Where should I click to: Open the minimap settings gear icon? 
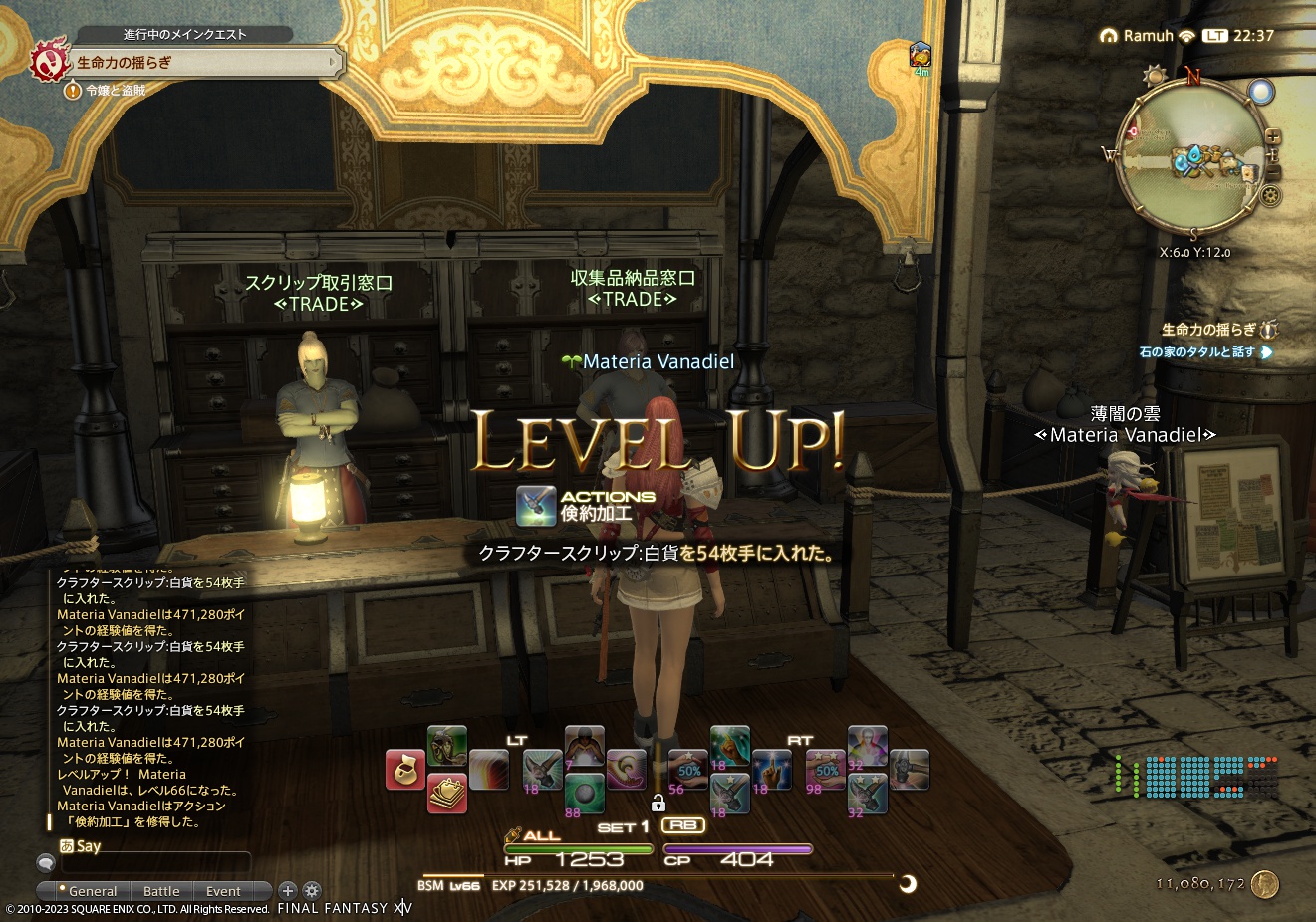pos(1270,195)
